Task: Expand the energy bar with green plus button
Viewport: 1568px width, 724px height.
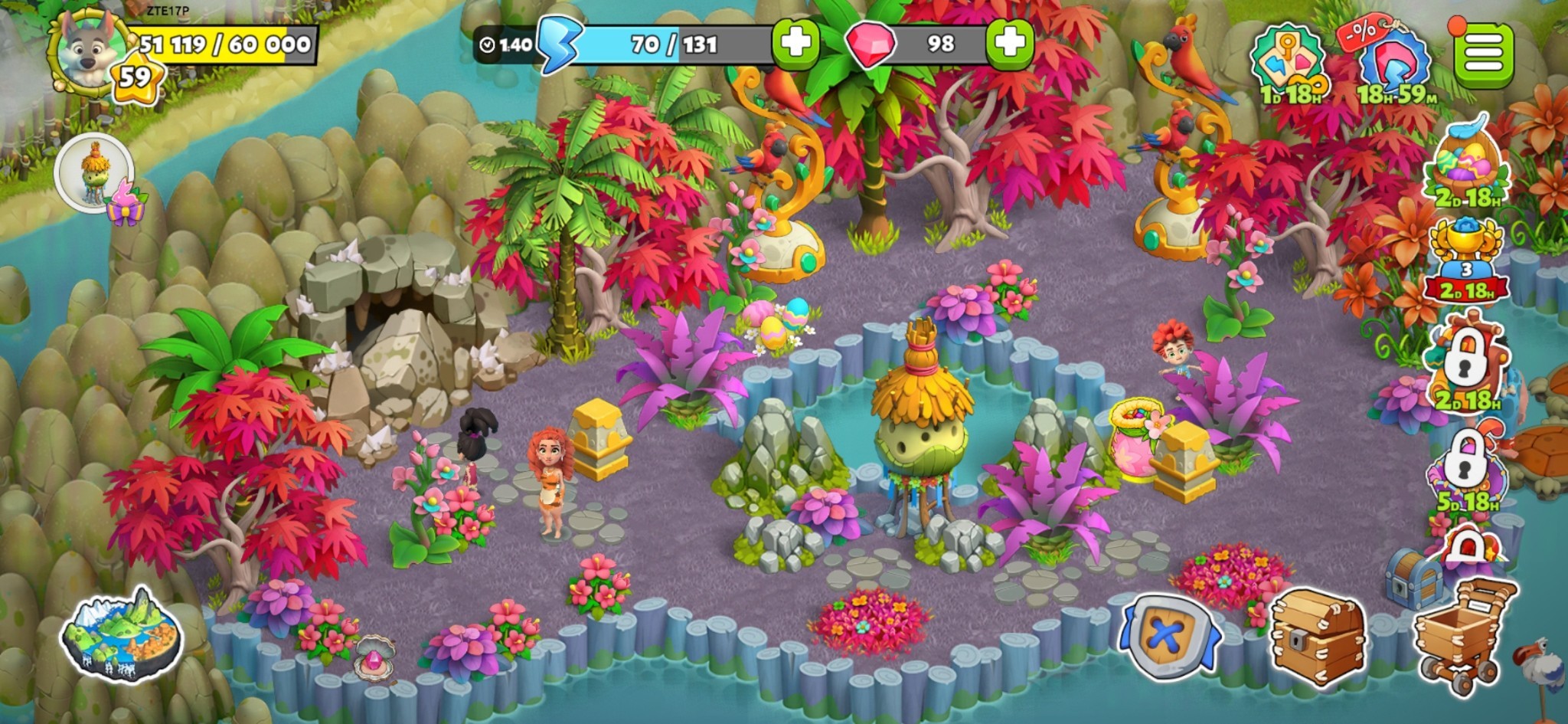Action: point(796,44)
